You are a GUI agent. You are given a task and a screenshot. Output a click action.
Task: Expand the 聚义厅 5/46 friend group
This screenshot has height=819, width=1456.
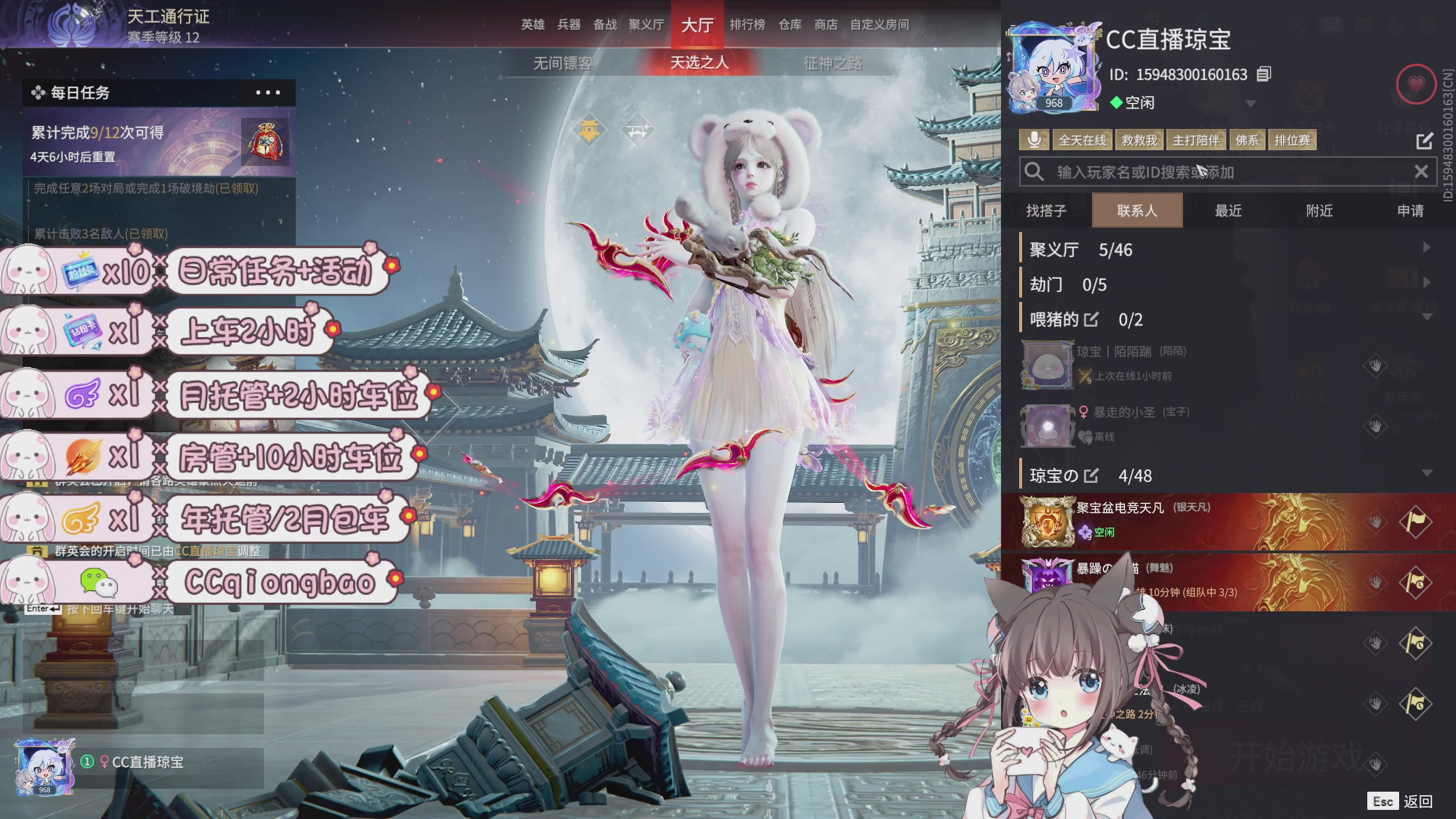[x=1428, y=249]
